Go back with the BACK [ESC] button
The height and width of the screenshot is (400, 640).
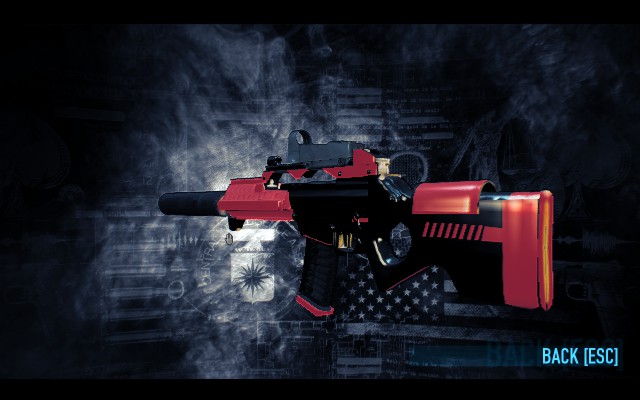579,356
